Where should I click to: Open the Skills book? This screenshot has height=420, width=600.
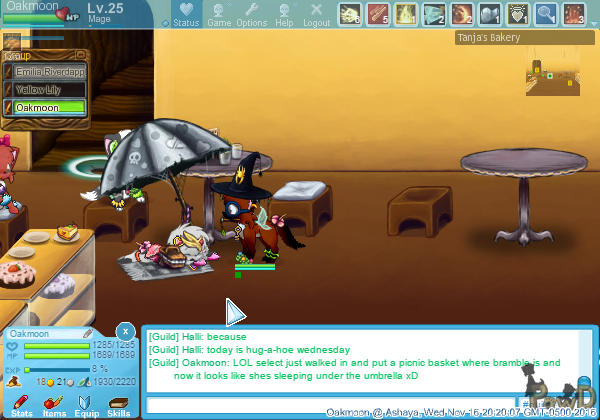(118, 403)
